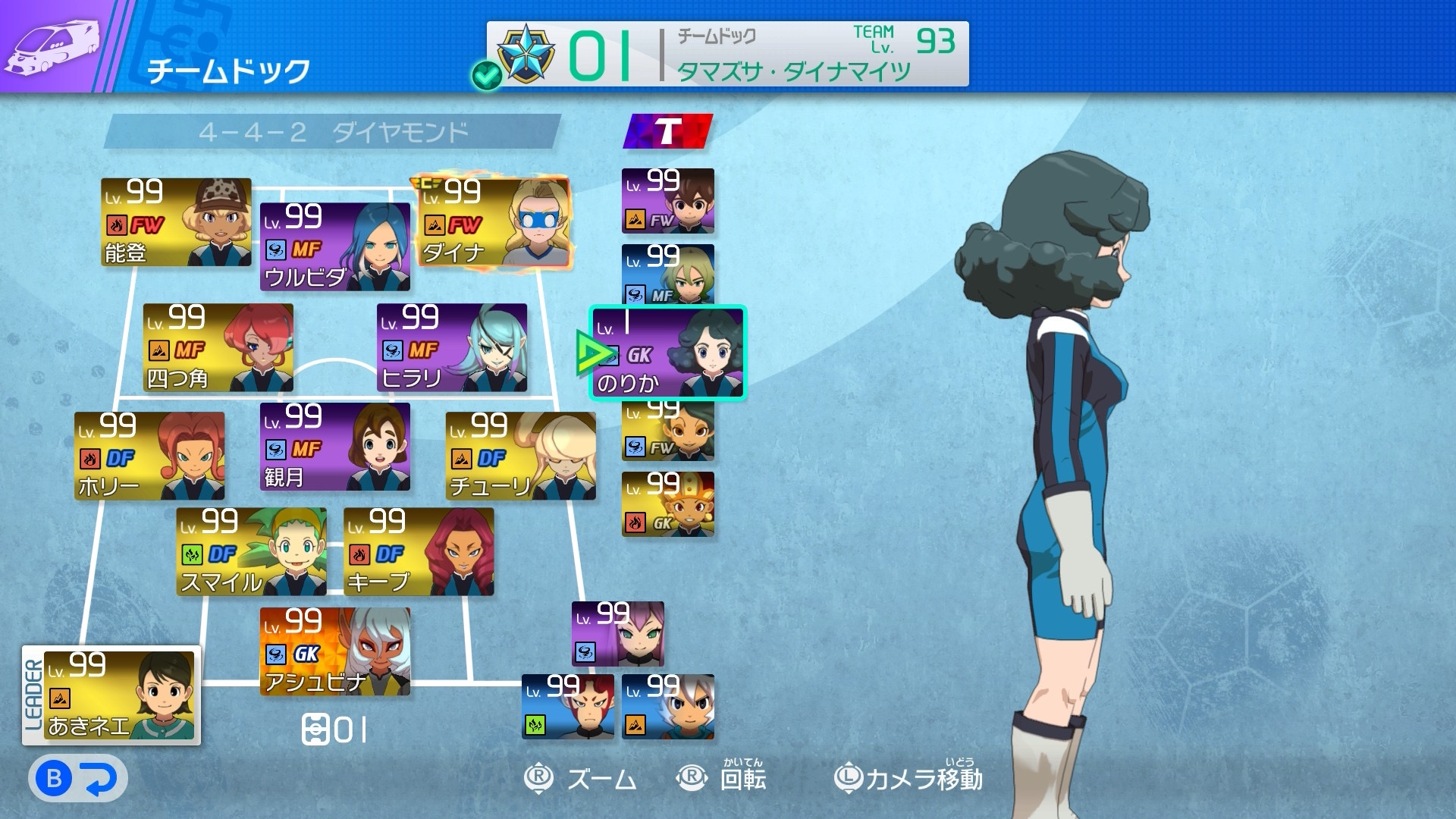The width and height of the screenshot is (1456, 819).
Task: Pick midfielder 観月 card
Action: [334, 447]
